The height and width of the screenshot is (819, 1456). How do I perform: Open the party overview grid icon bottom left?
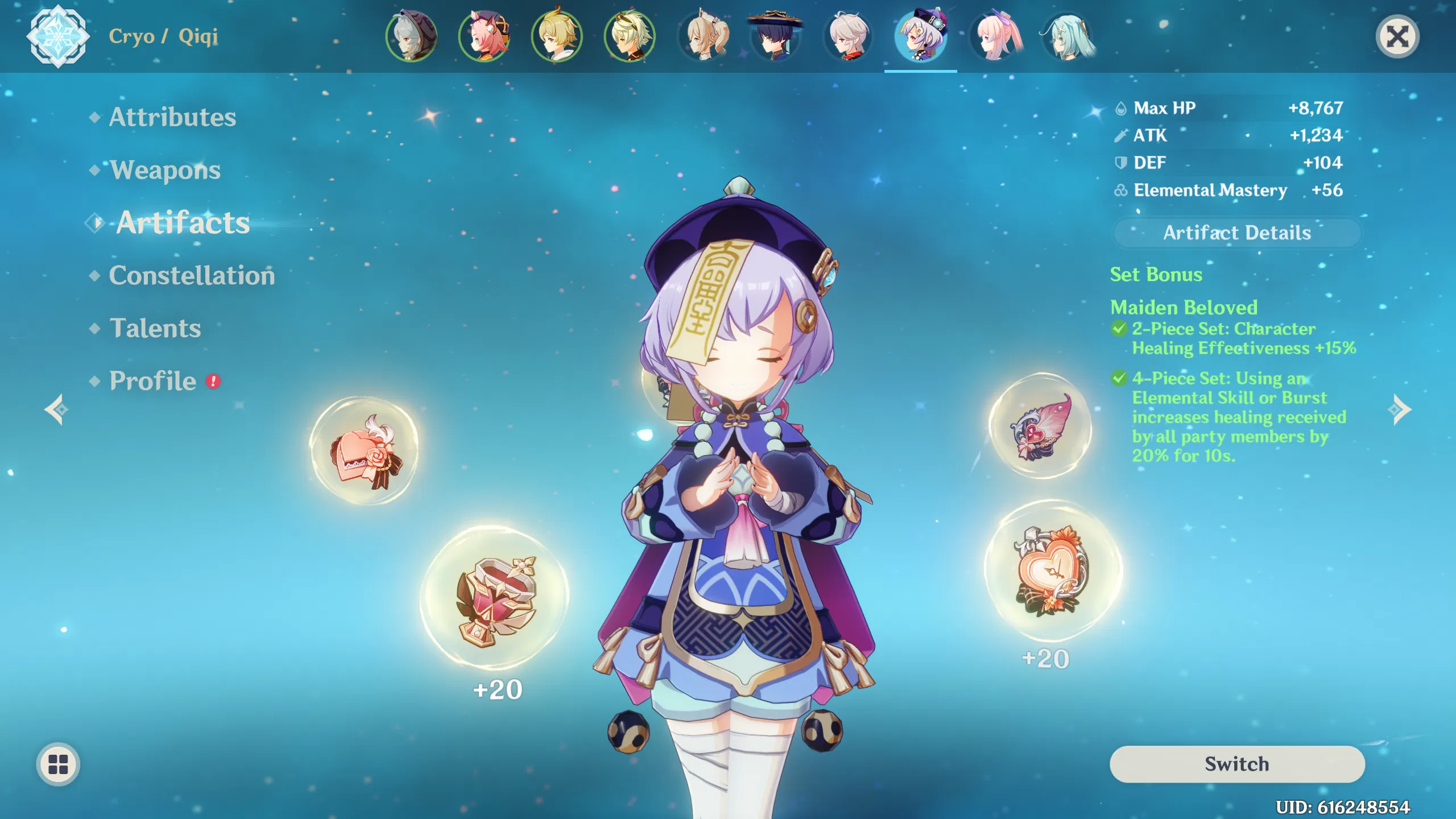(x=57, y=765)
